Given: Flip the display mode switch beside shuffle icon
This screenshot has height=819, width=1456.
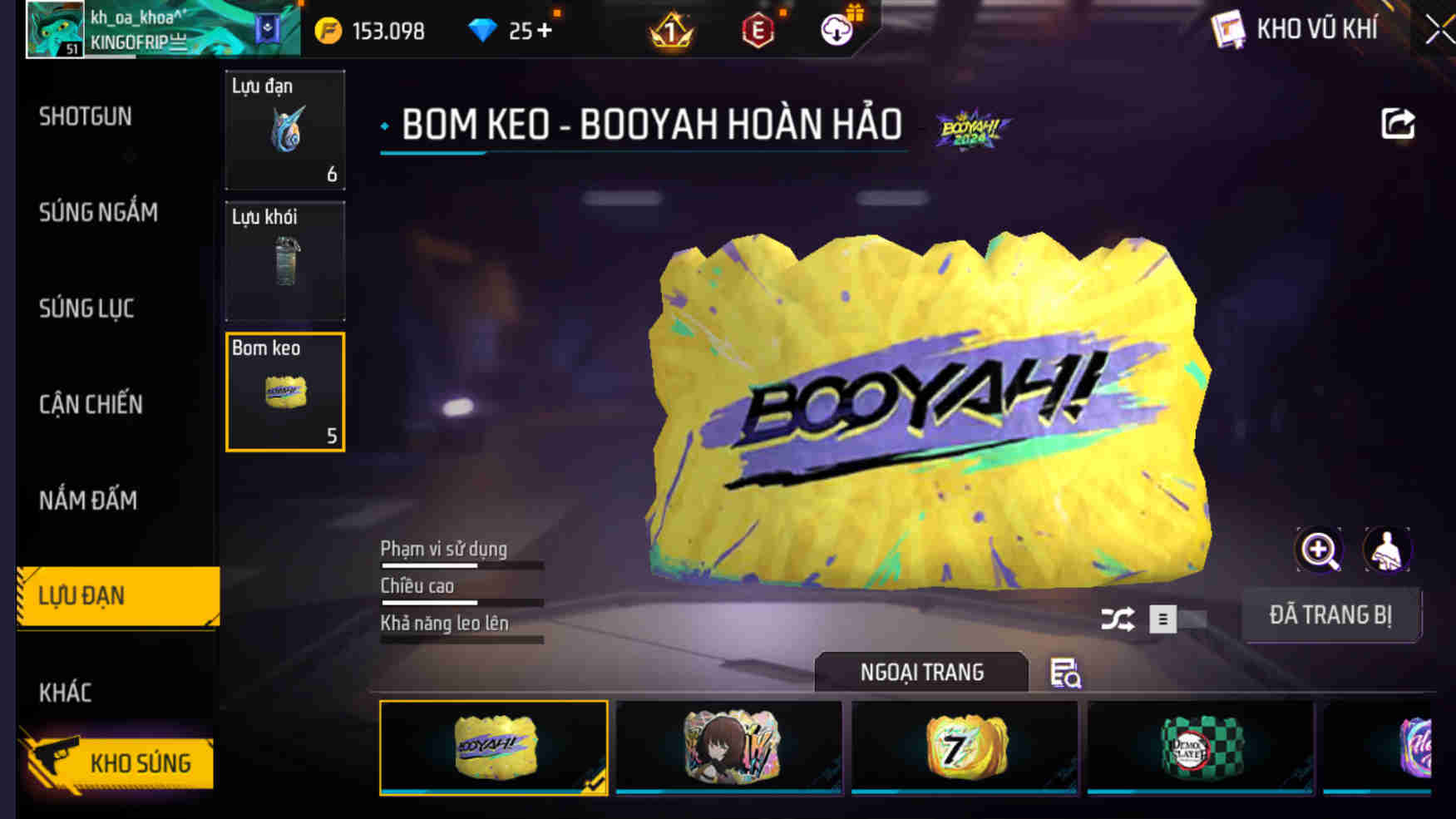Looking at the screenshot, I should click(x=1173, y=619).
